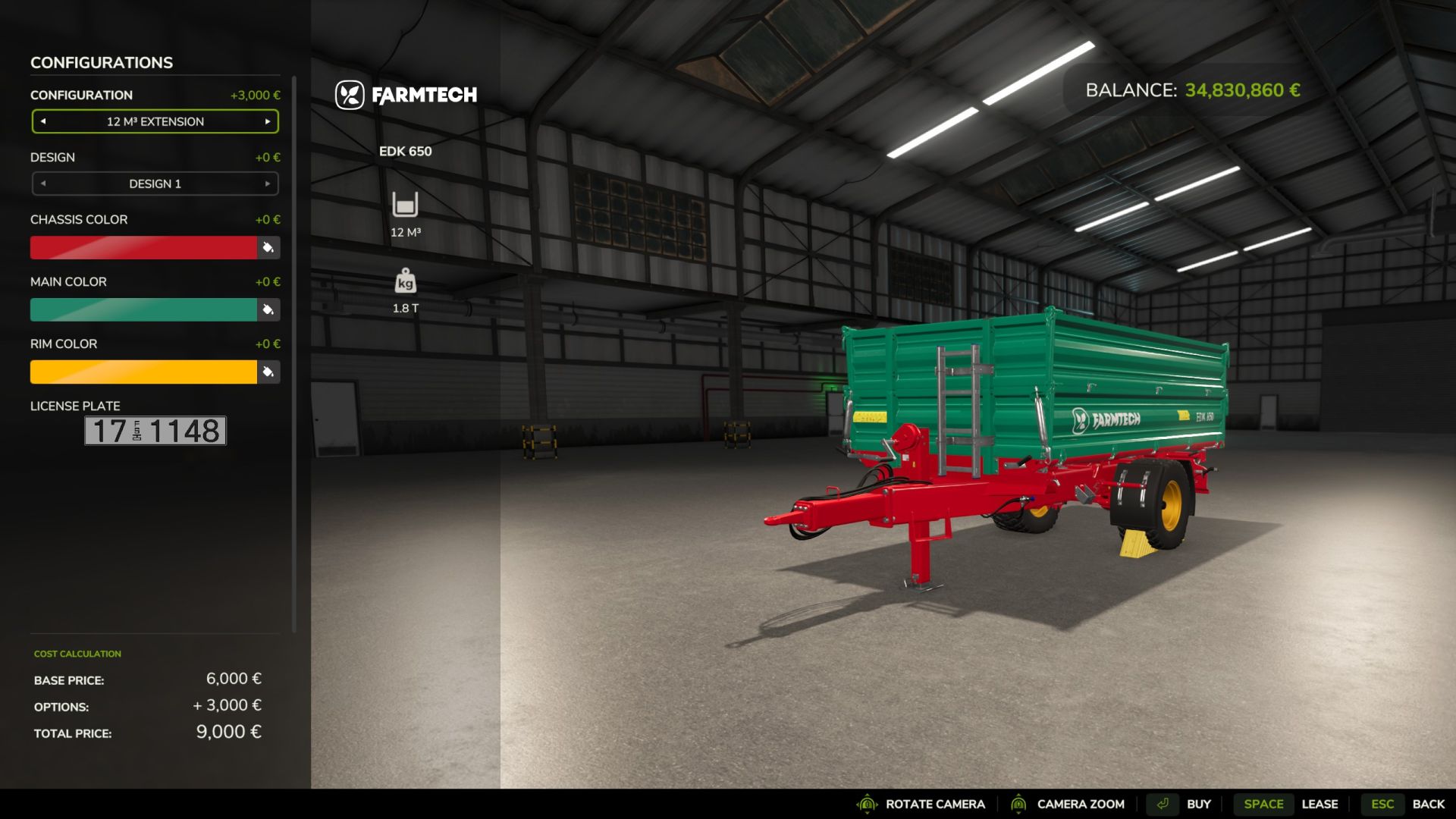Viewport: 1456px width, 819px height.
Task: Open the rim color paint bucket
Action: point(268,372)
